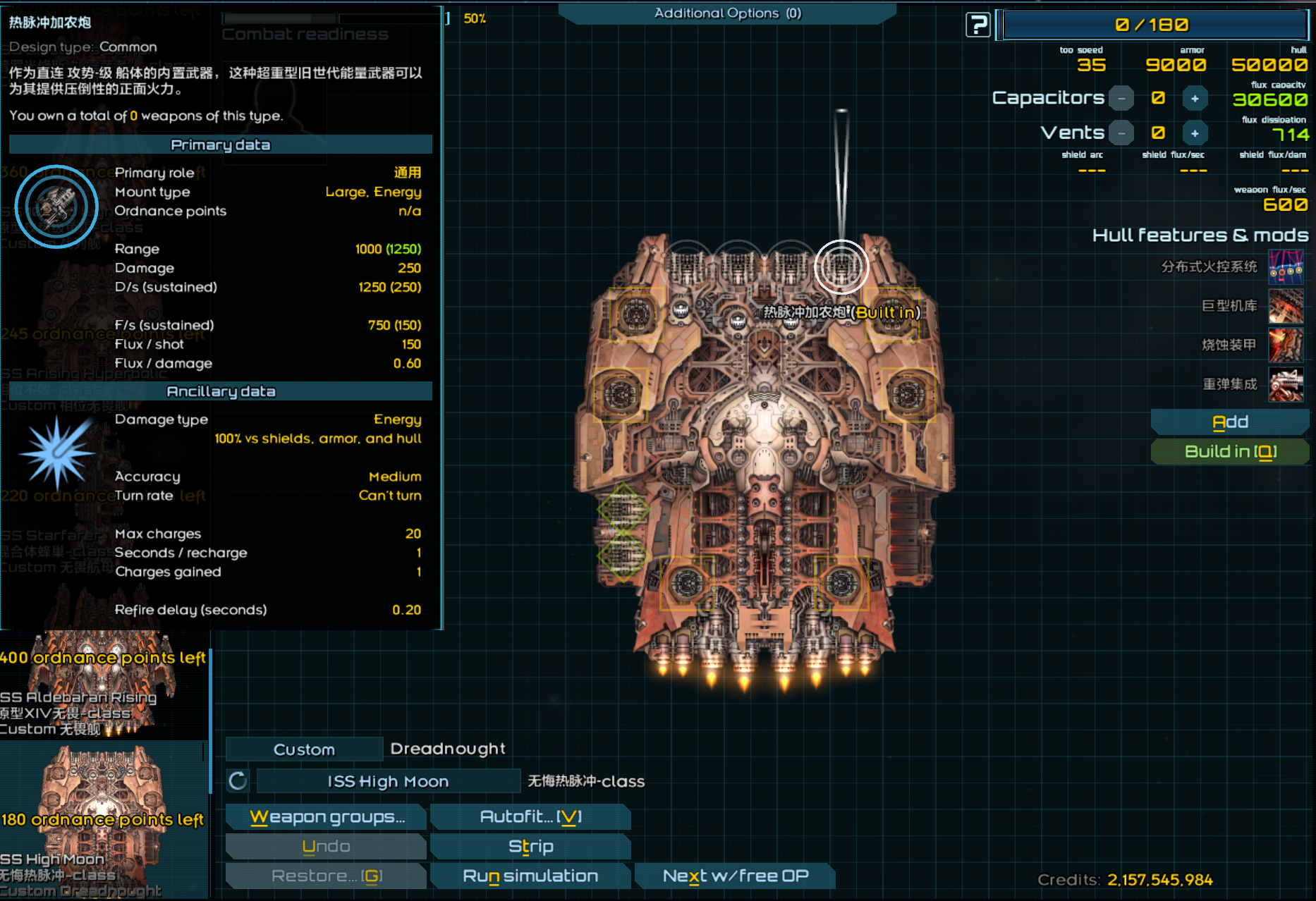The width and height of the screenshot is (1316, 901).
Task: Reduce Vents with the minus button
Action: [1121, 133]
